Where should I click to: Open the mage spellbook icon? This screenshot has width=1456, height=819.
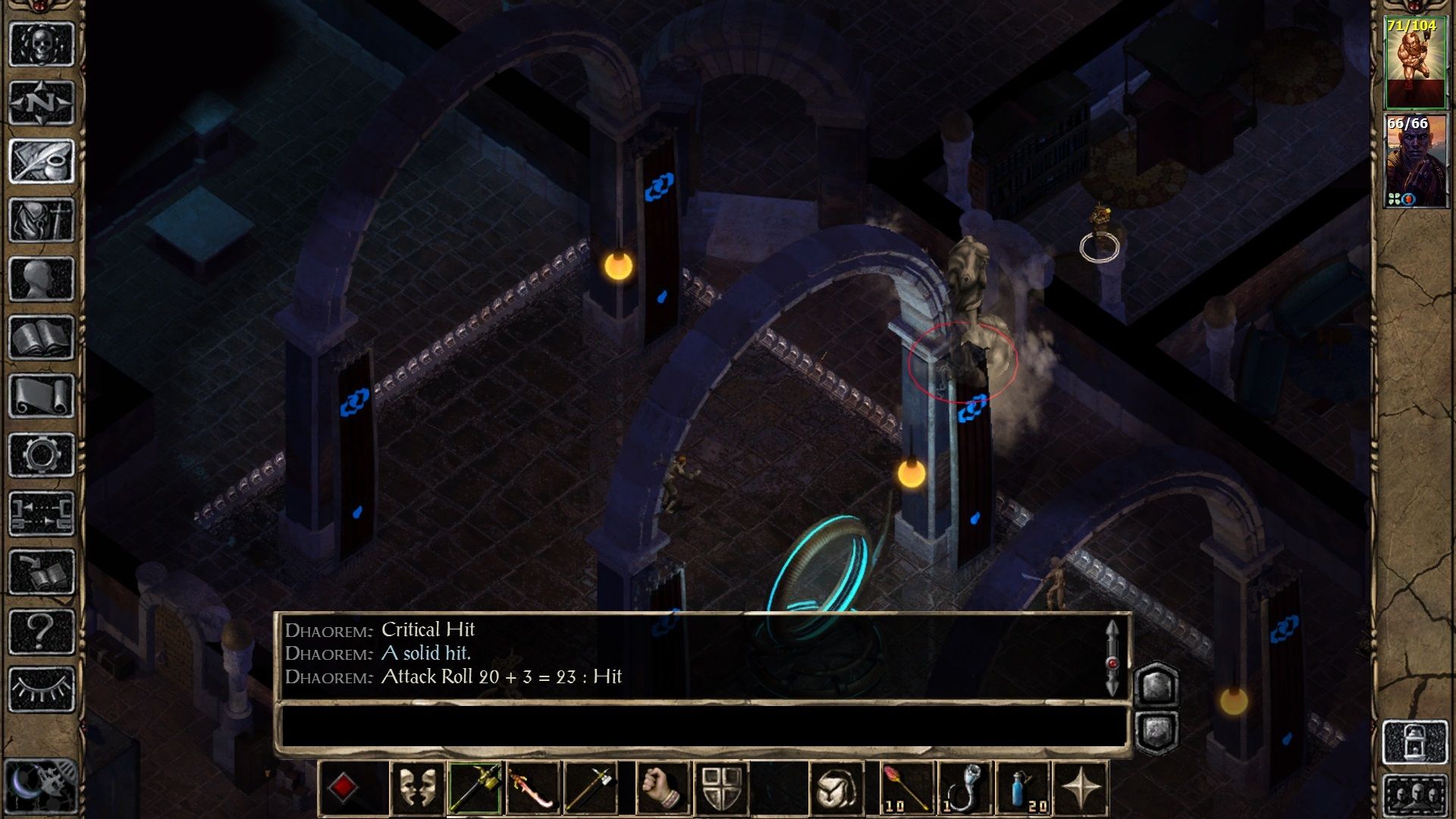[x=42, y=337]
